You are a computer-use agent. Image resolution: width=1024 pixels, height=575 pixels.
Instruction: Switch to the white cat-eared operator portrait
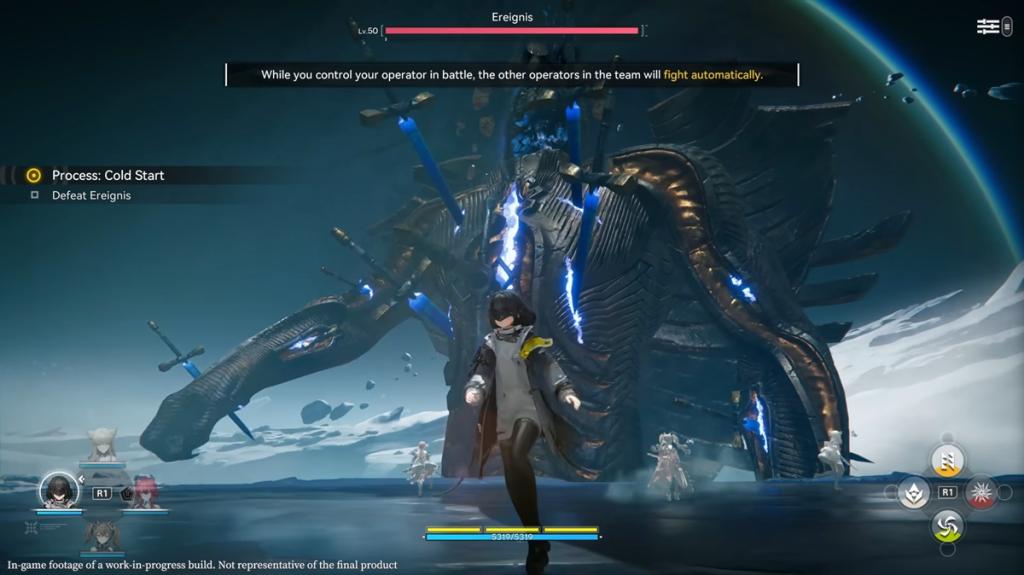coord(102,446)
